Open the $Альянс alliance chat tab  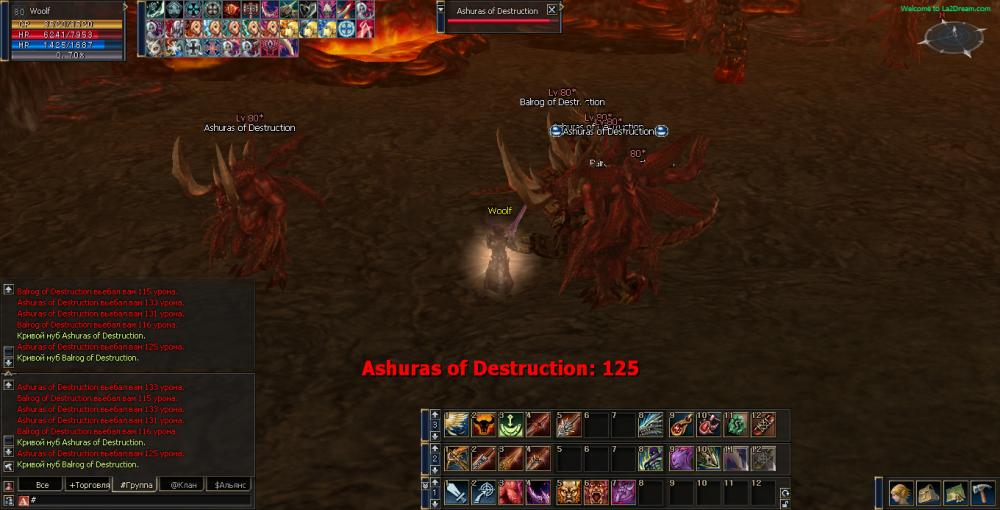coord(227,485)
